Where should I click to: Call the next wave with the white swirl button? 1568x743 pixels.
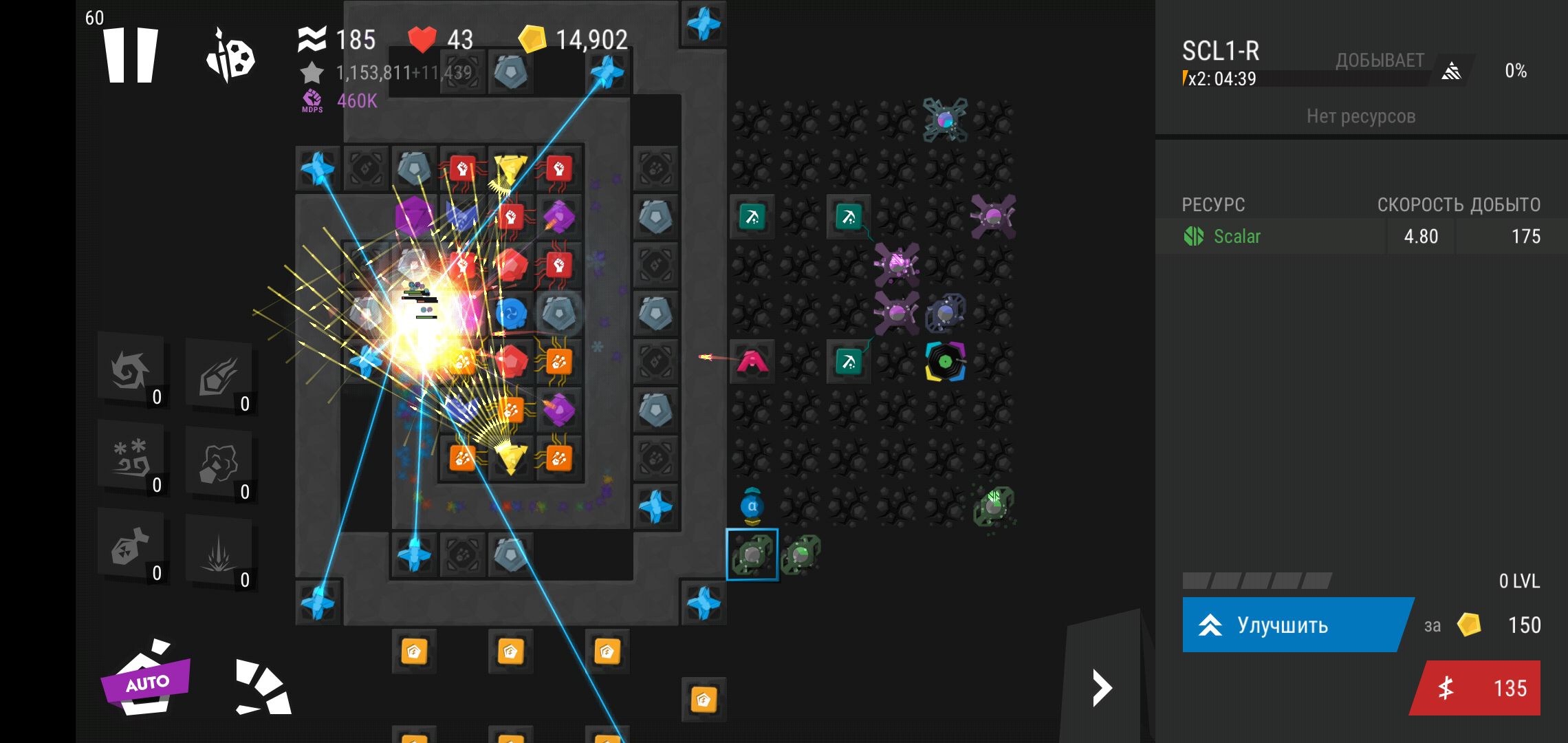(263, 688)
